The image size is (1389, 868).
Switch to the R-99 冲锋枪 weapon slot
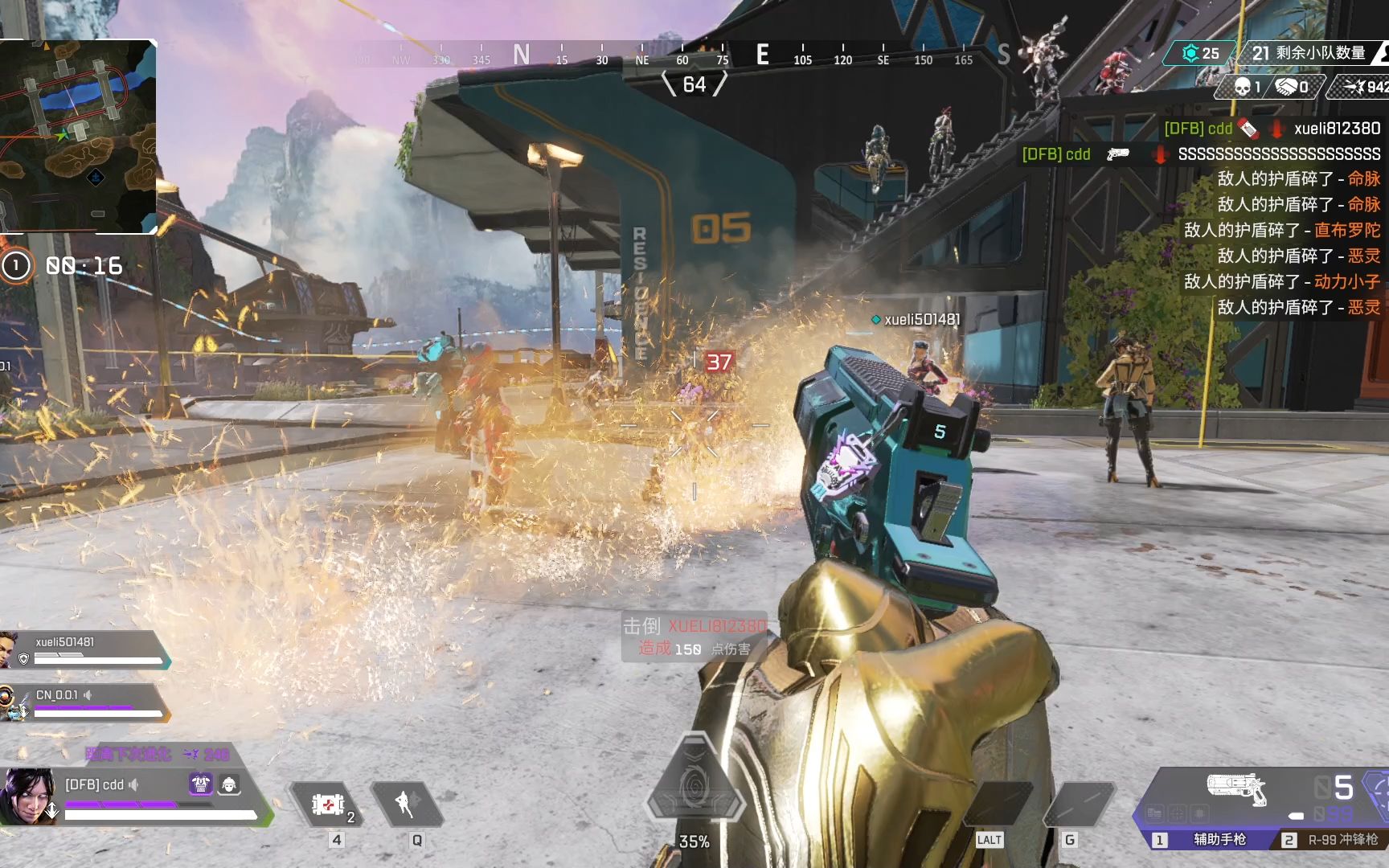[1333, 840]
